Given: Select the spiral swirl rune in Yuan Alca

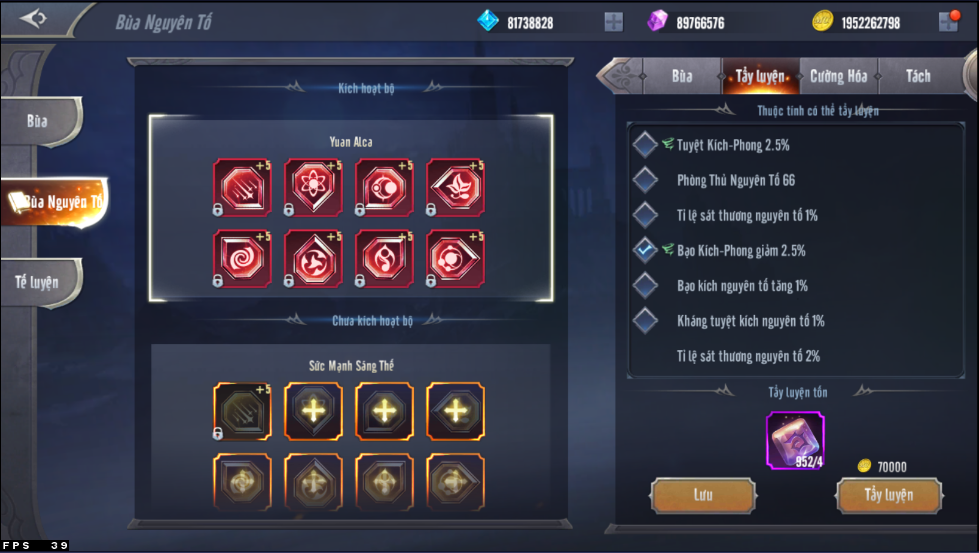Looking at the screenshot, I should (x=242, y=258).
